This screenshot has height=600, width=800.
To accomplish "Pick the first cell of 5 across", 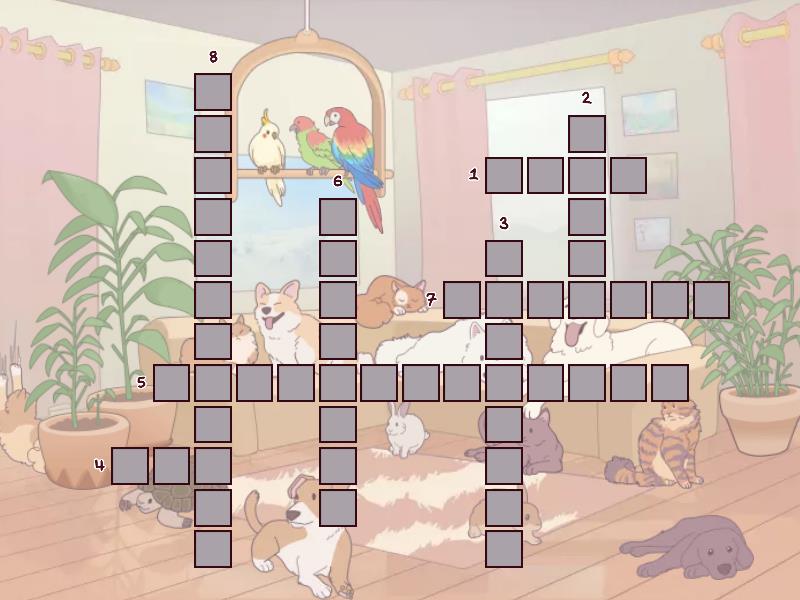I will coord(171,383).
